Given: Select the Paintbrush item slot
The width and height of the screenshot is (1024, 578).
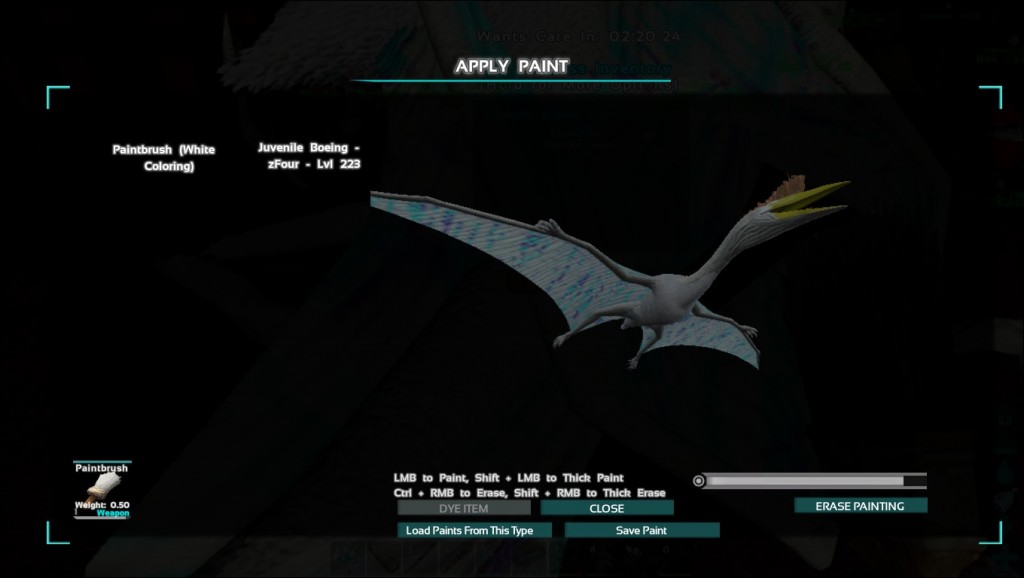Looking at the screenshot, I should 102,489.
